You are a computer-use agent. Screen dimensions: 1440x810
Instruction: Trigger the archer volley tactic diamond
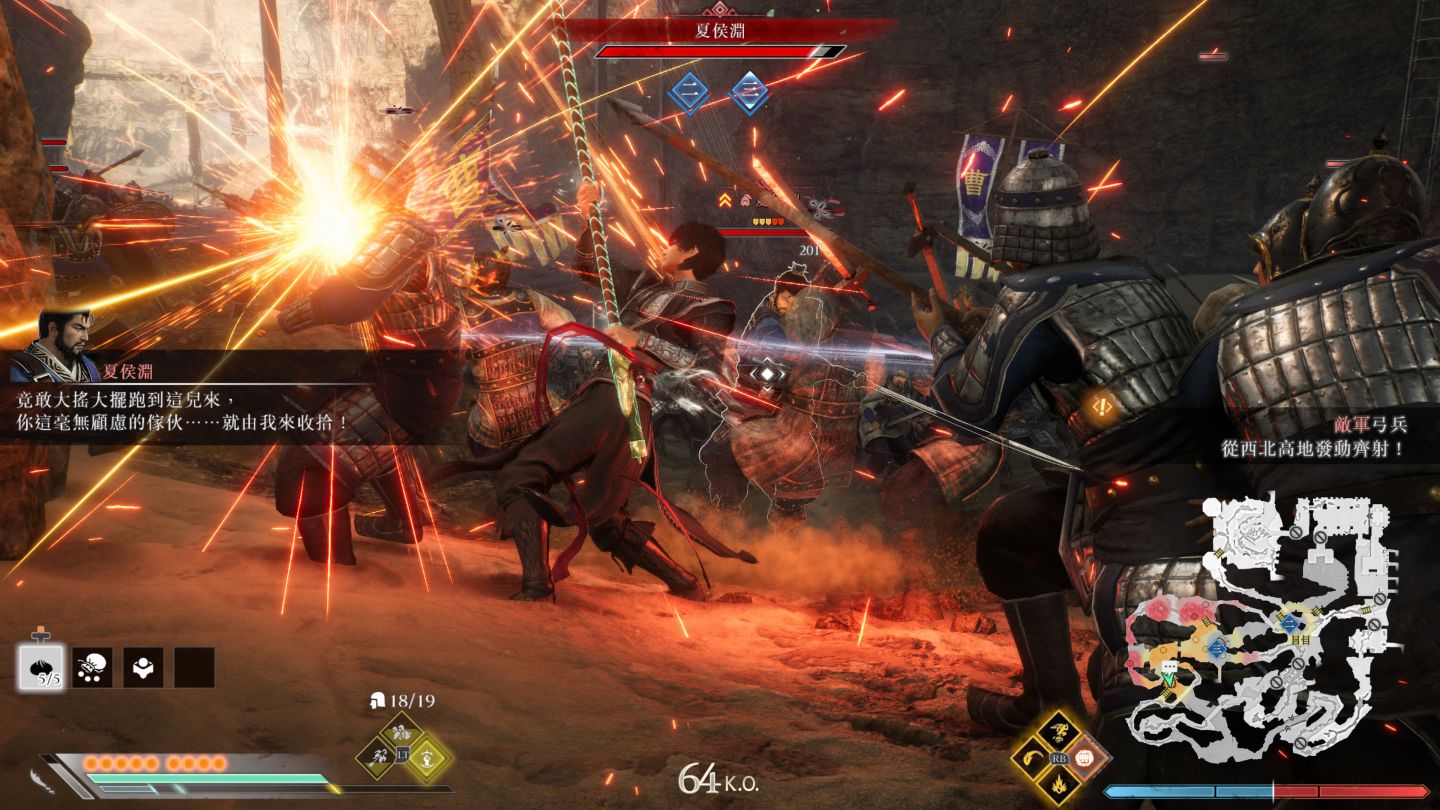click(x=380, y=757)
